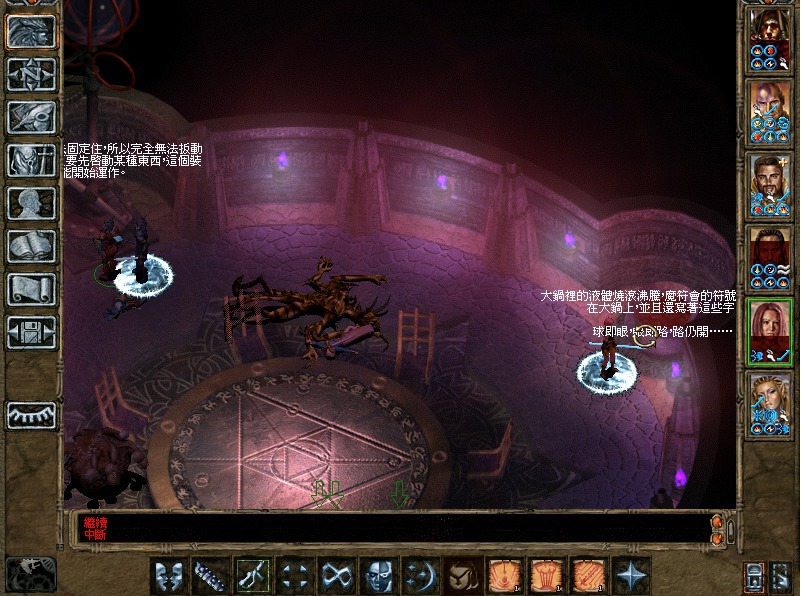Select the red-haired woman's portrait
The width and height of the screenshot is (801, 596).
point(770,333)
